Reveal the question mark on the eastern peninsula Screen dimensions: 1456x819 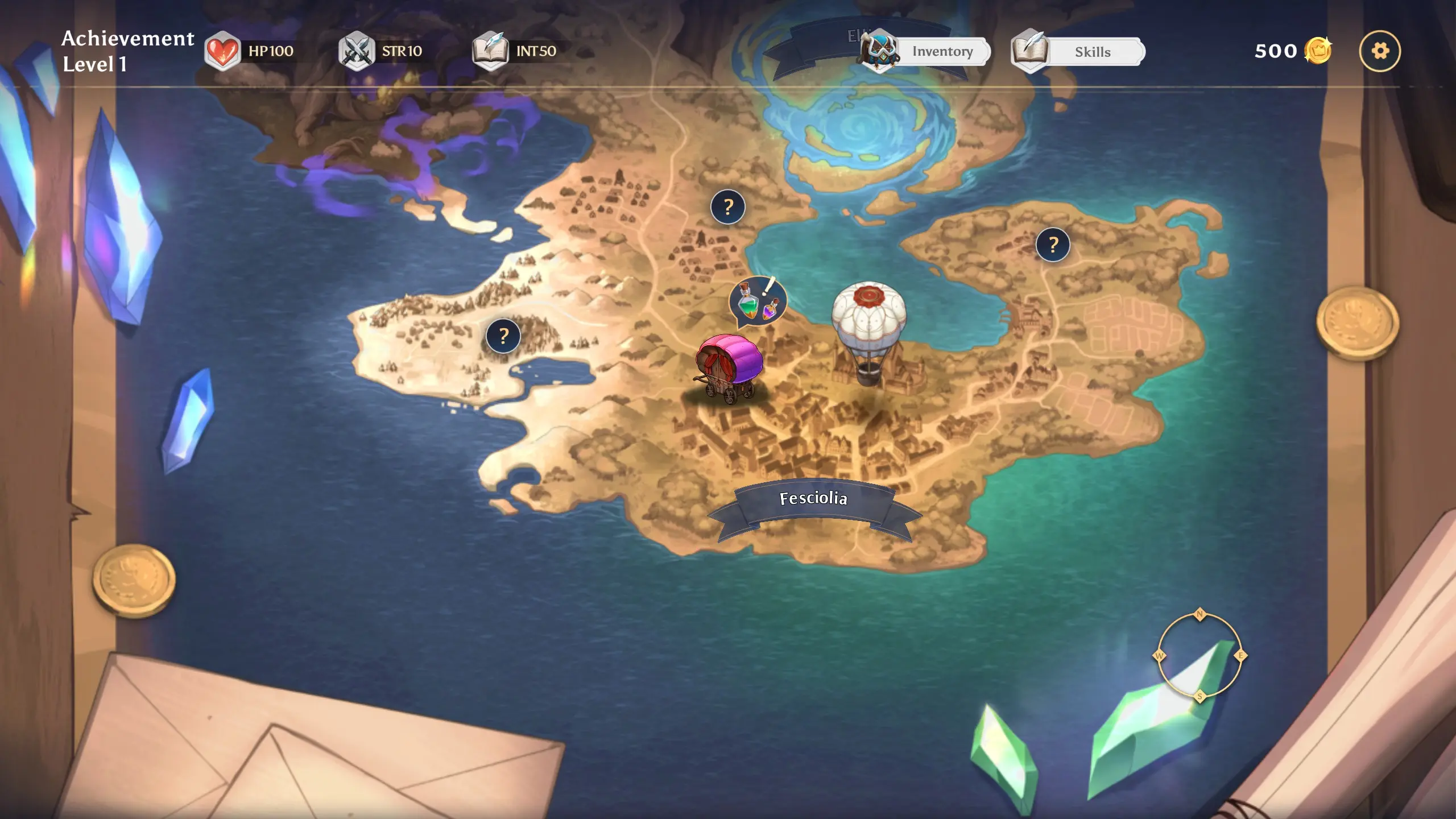pyautogui.click(x=1053, y=245)
